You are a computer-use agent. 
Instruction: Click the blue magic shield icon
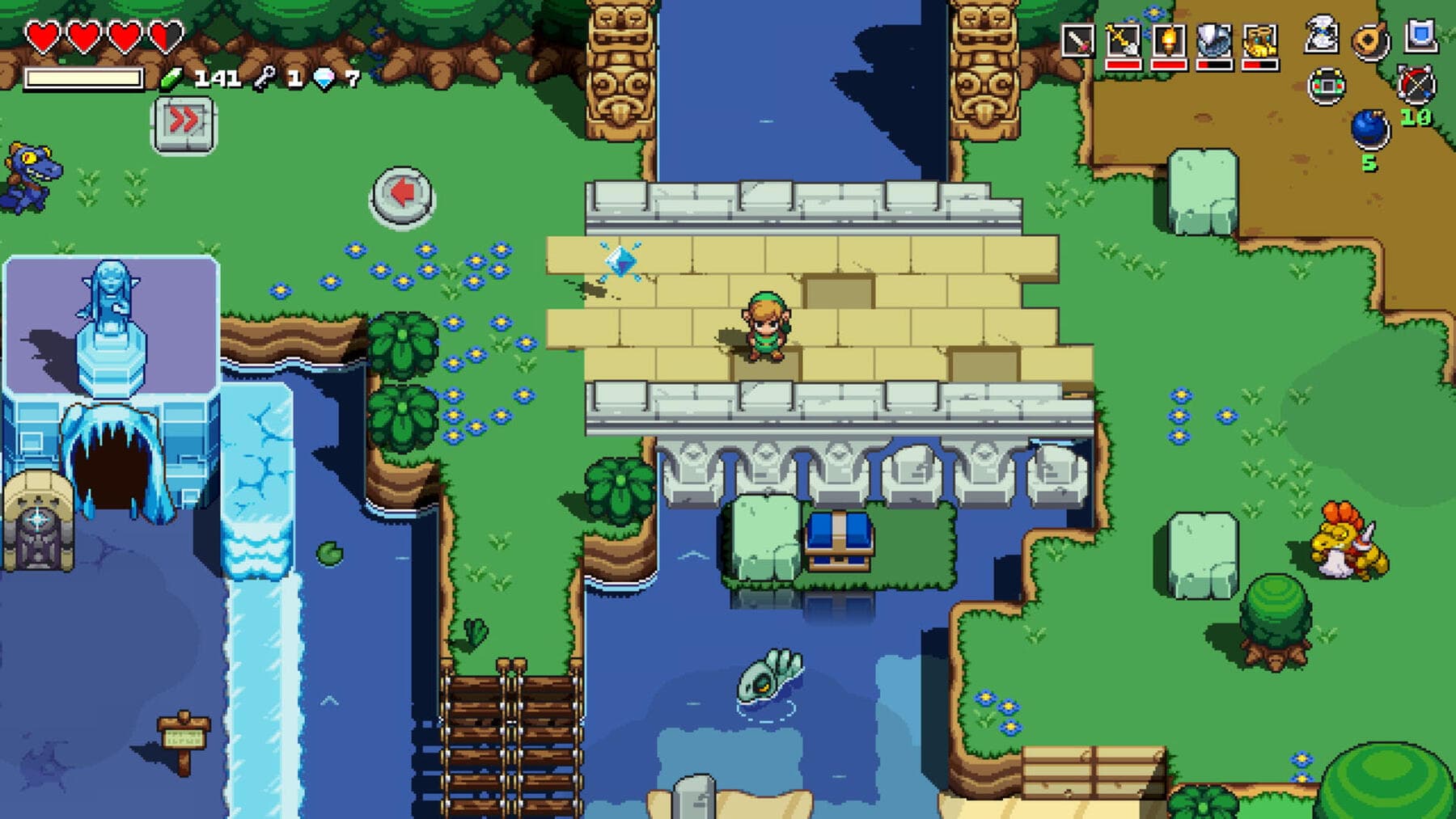1420,34
